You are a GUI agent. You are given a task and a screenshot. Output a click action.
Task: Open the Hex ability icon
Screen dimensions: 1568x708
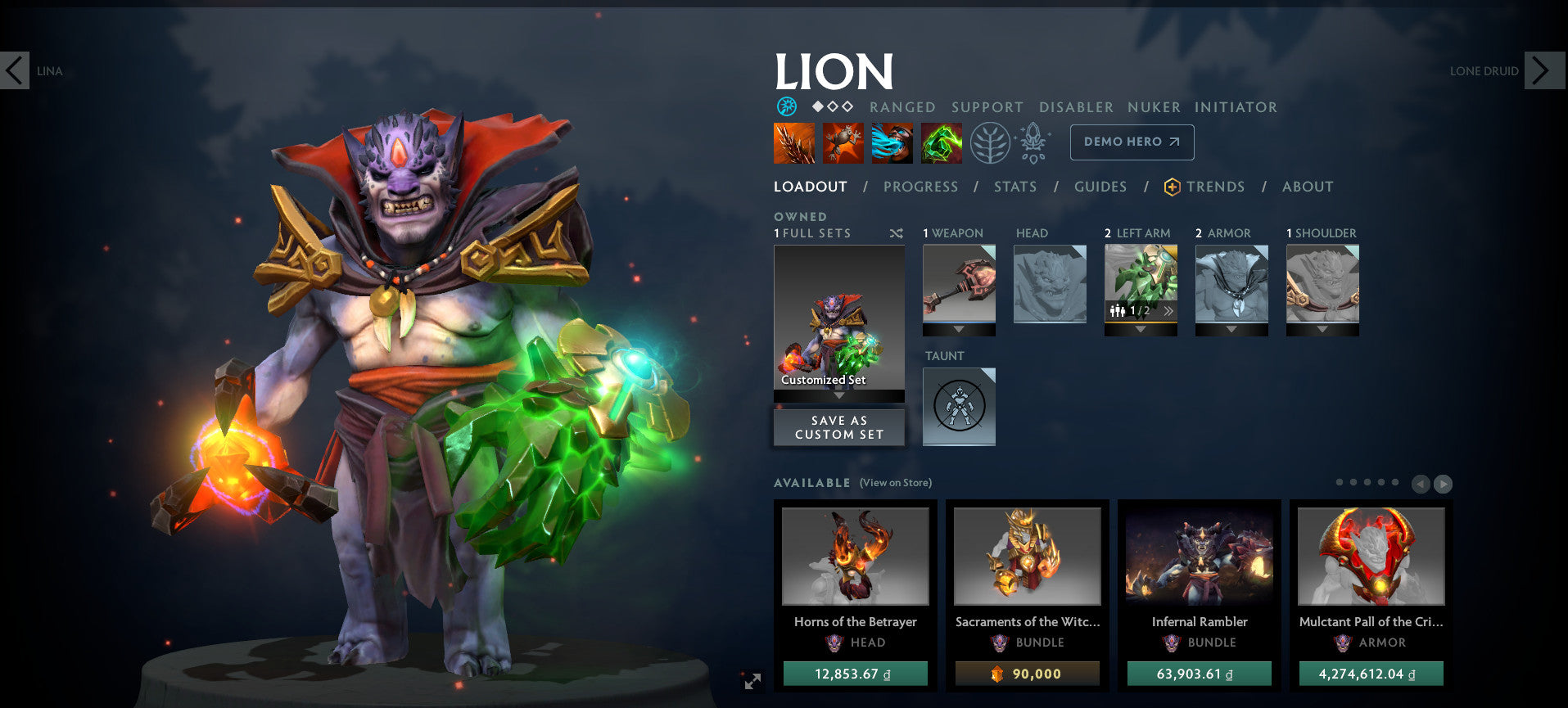point(843,142)
